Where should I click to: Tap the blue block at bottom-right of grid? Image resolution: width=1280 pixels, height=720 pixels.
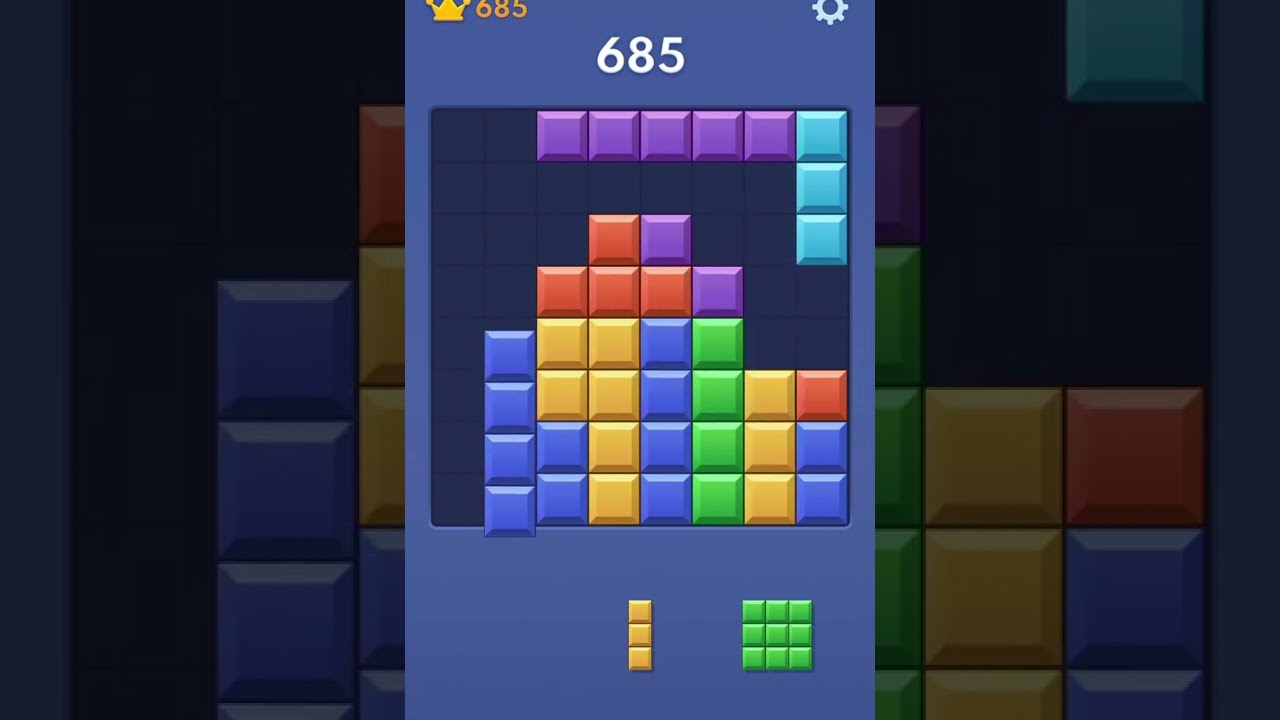coord(820,502)
